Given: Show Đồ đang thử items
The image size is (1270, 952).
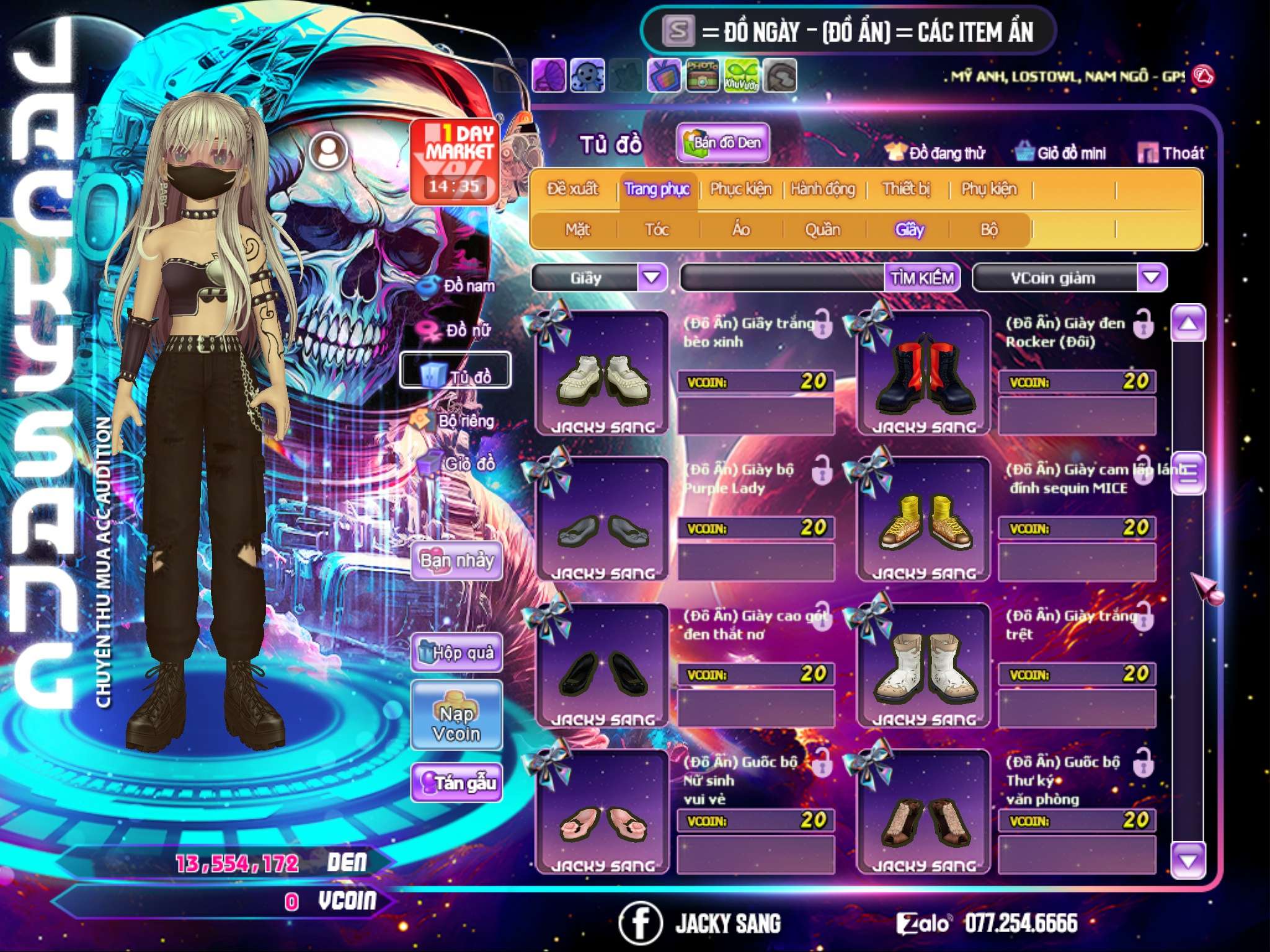Looking at the screenshot, I should click(936, 153).
